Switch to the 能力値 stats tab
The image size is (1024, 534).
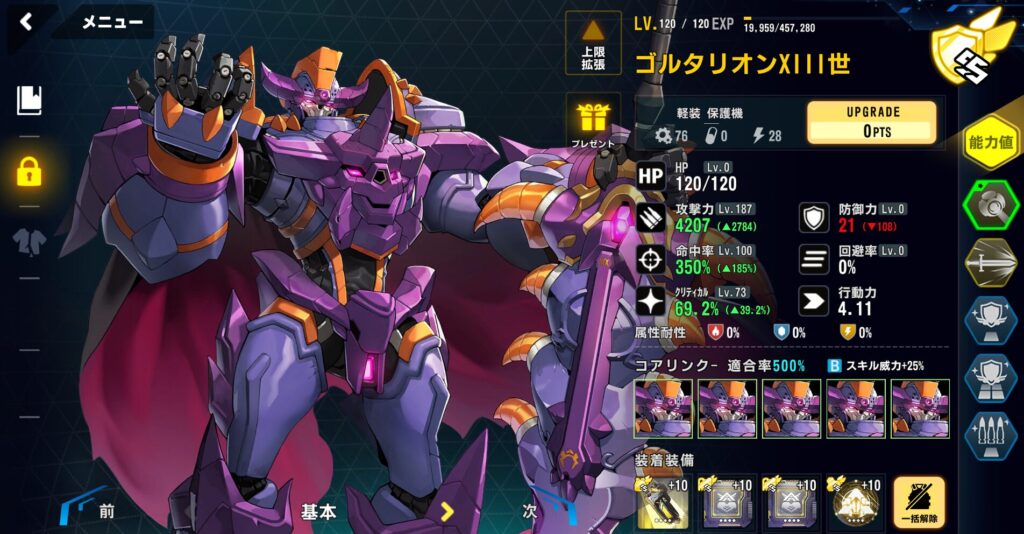pos(990,143)
